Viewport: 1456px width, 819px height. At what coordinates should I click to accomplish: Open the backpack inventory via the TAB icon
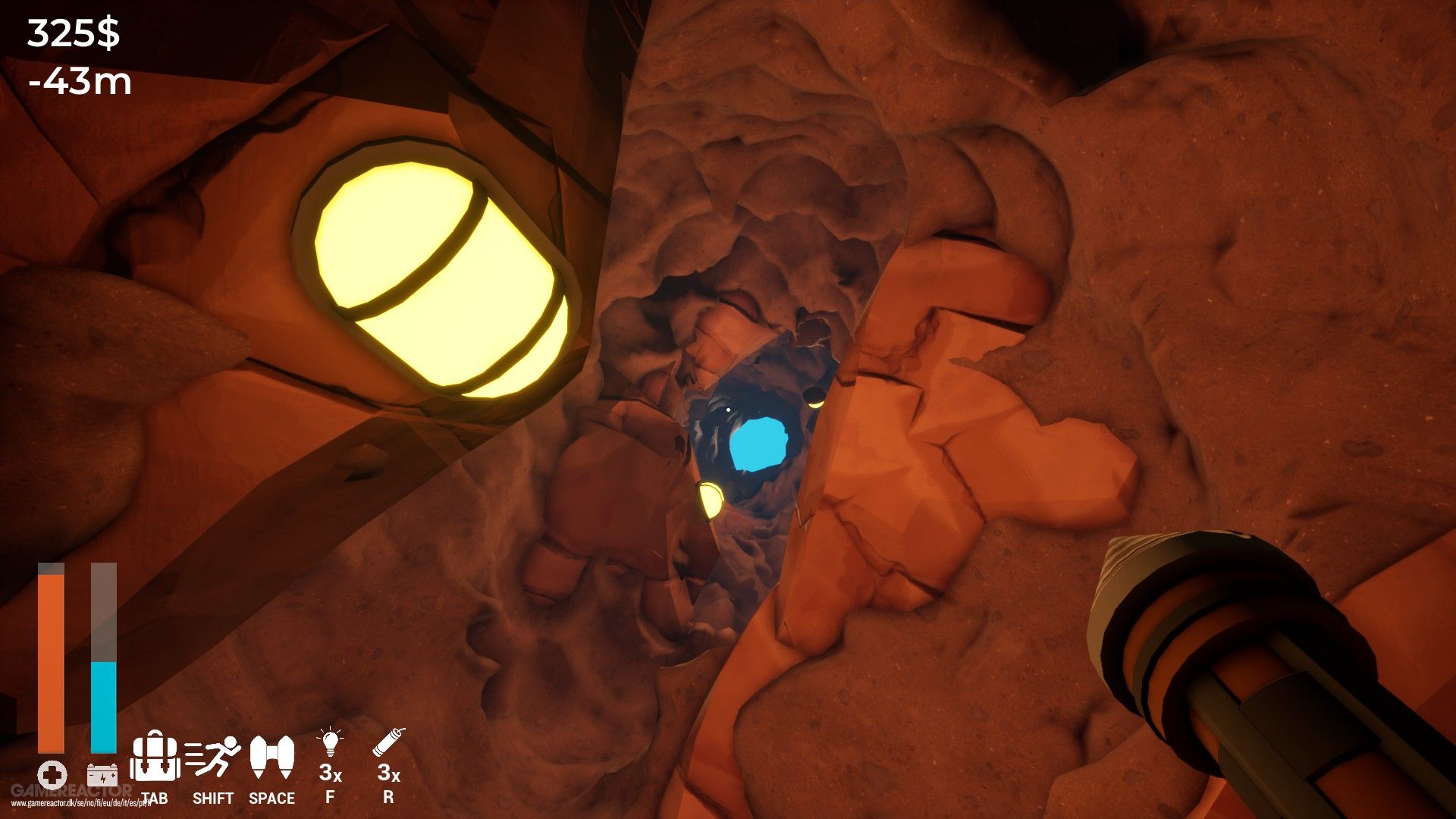tap(155, 761)
